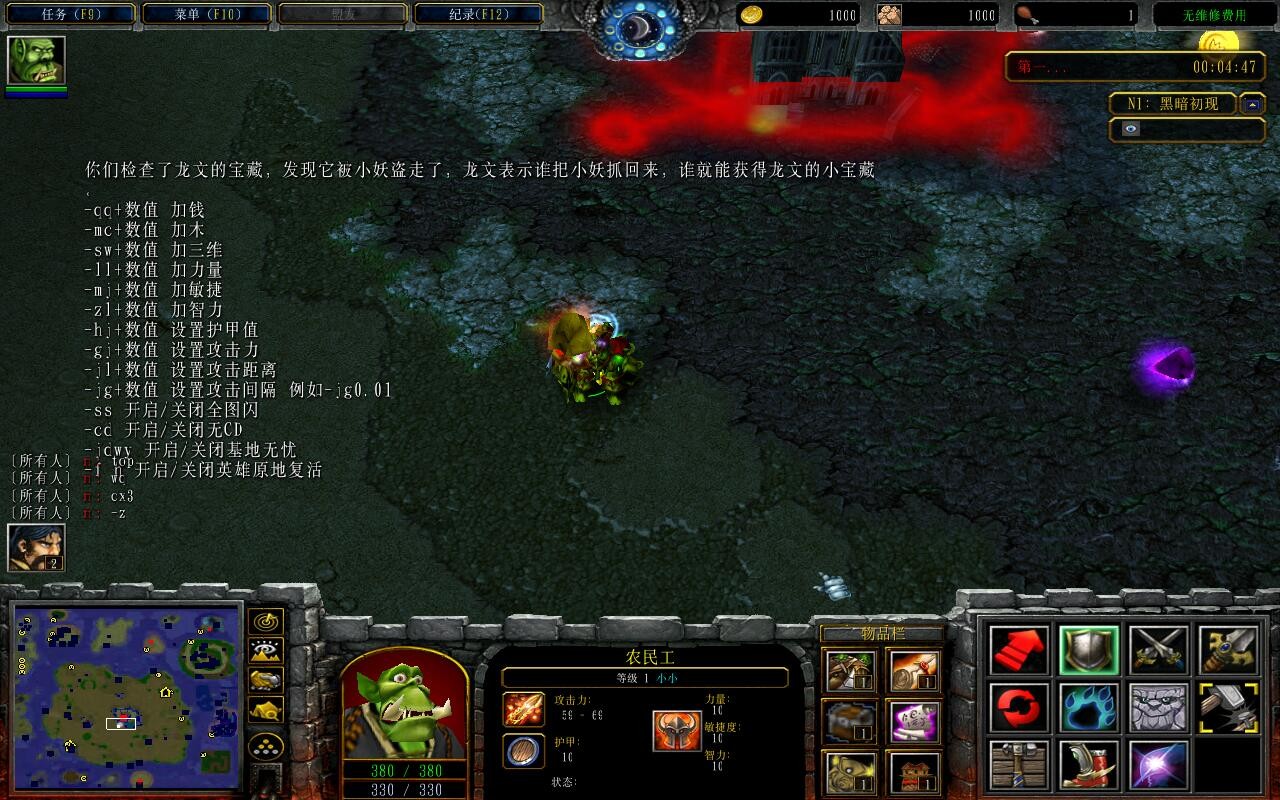1280x800 pixels.
Task: Click the minimap
Action: tap(127, 693)
